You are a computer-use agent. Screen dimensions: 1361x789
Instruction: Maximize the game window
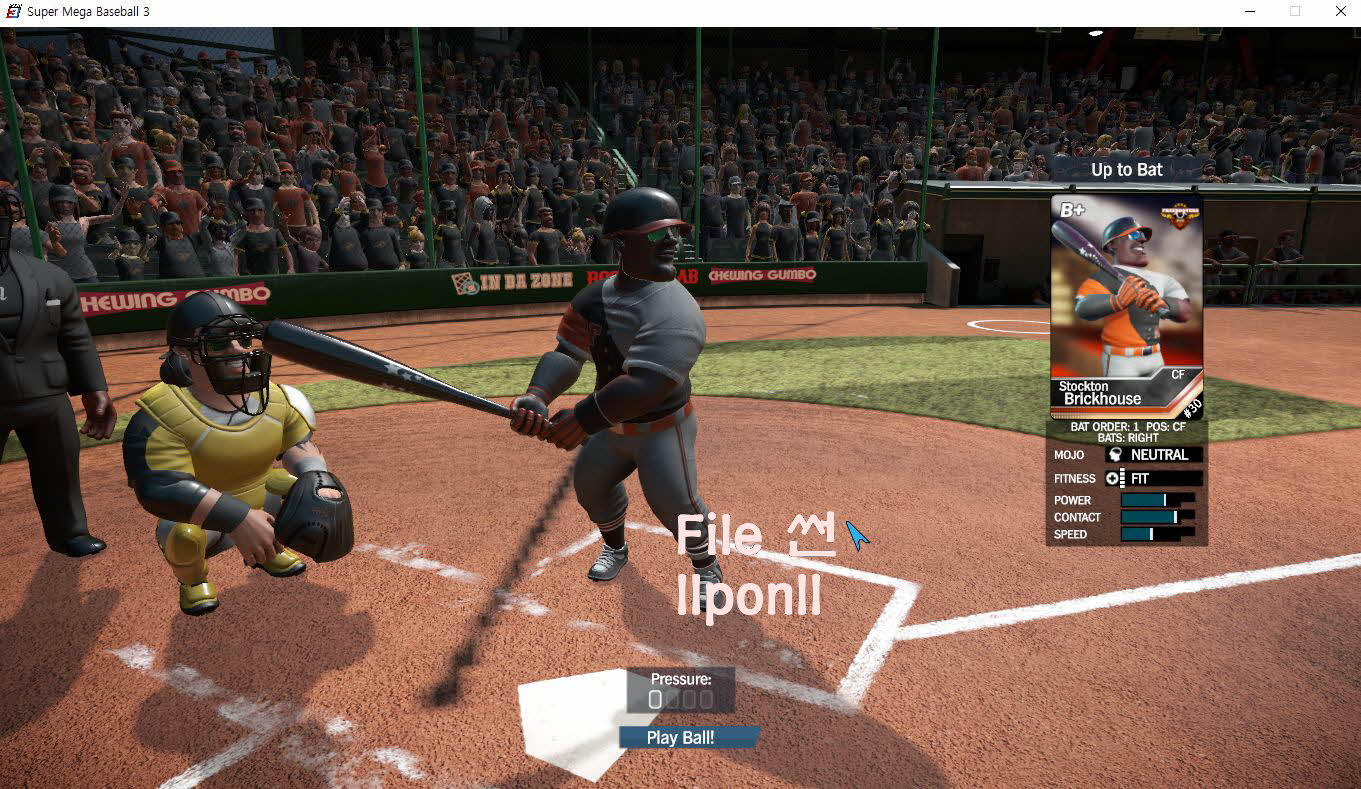pyautogui.click(x=1295, y=11)
